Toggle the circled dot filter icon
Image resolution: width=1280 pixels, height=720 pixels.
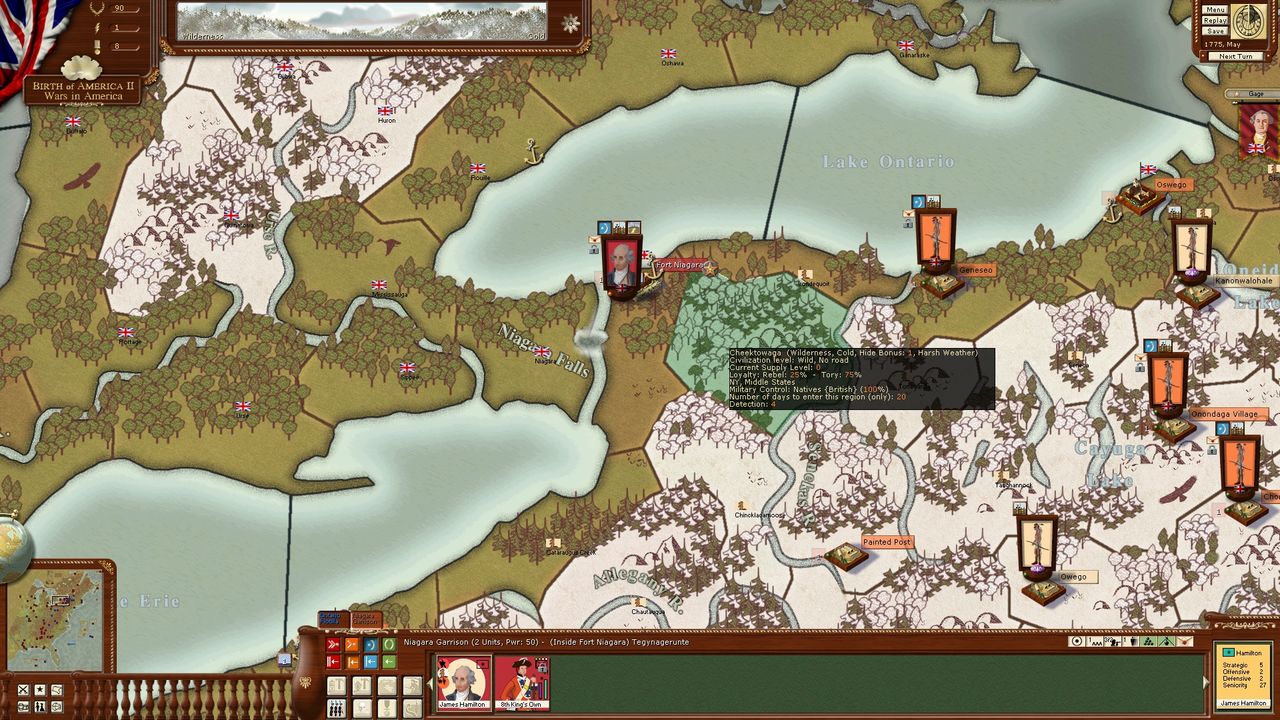pos(1077,642)
